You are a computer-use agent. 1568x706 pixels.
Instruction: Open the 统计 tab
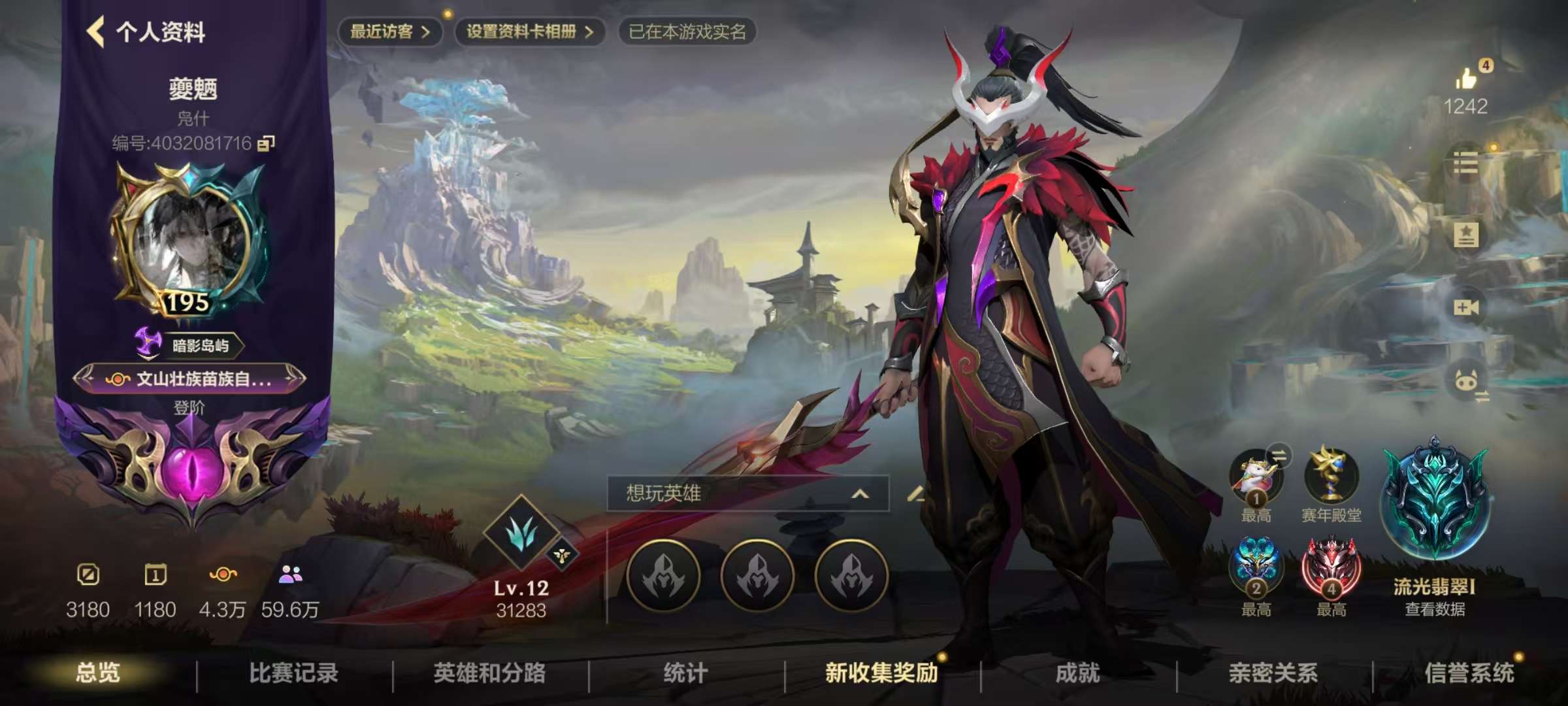685,673
